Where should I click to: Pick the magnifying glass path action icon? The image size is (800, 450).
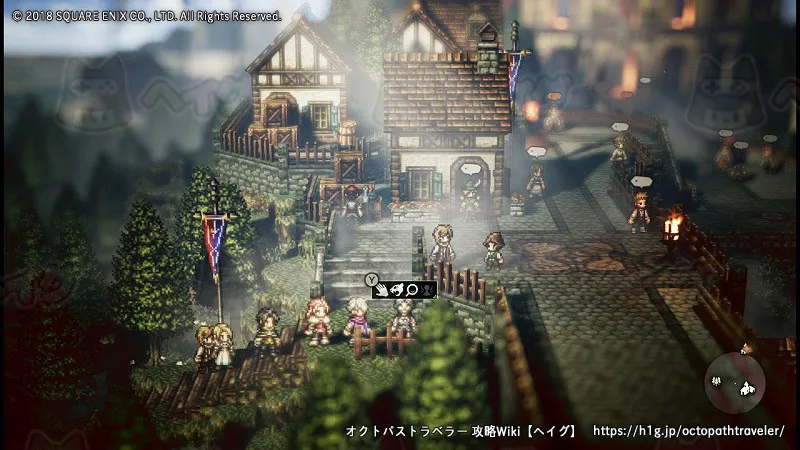tap(412, 290)
